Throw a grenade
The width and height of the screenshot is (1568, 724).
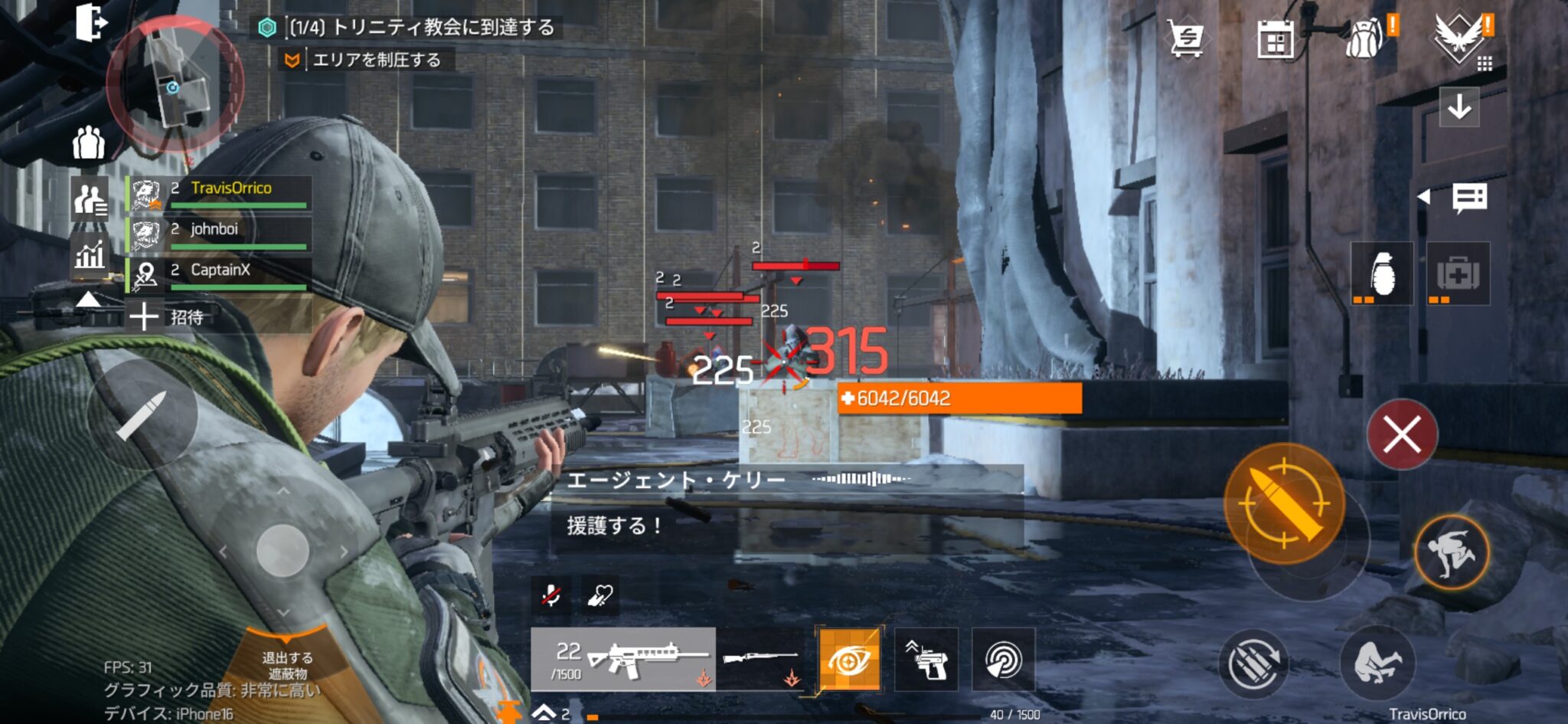(1382, 274)
